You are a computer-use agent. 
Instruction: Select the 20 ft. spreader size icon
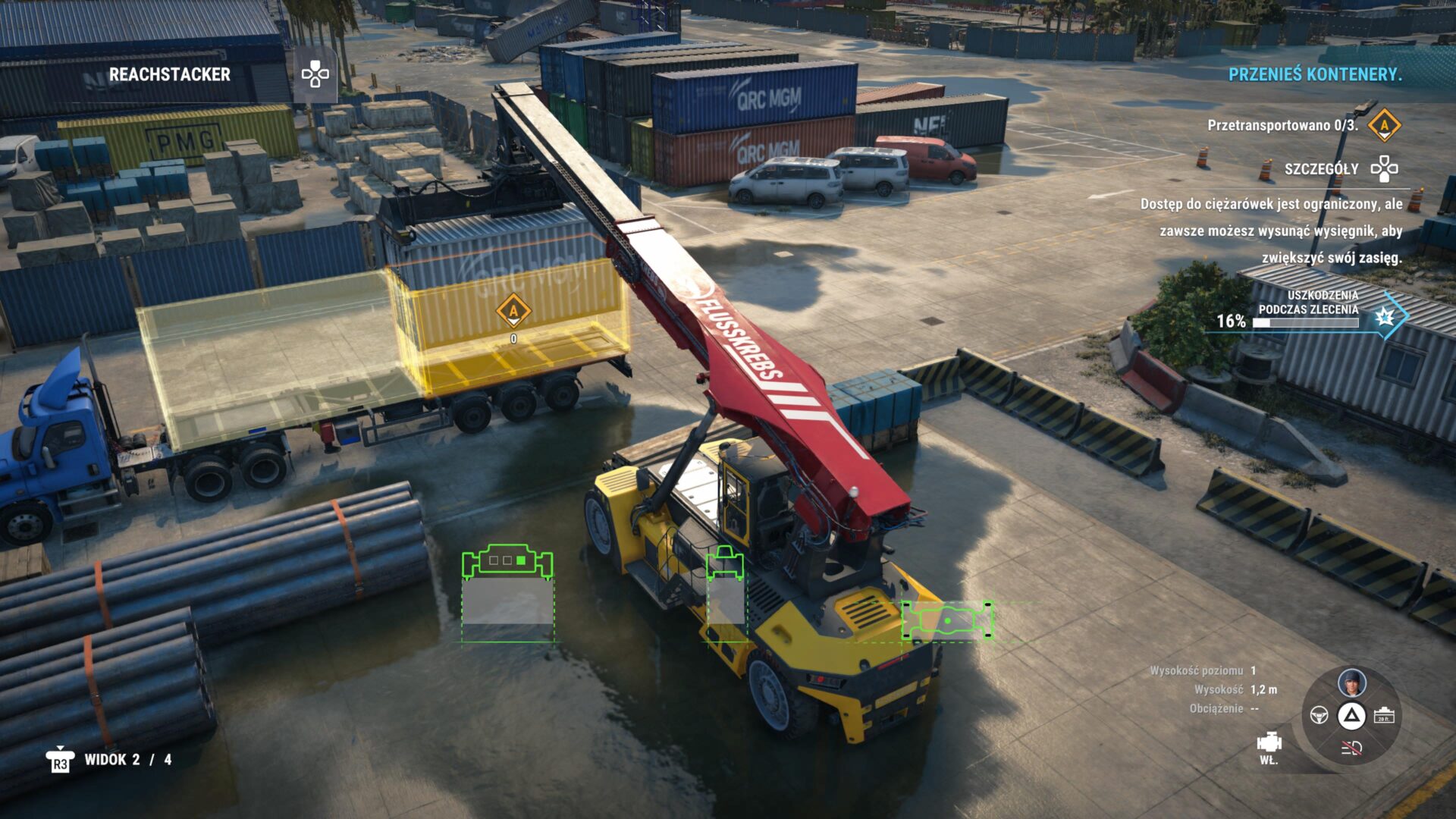(1384, 715)
